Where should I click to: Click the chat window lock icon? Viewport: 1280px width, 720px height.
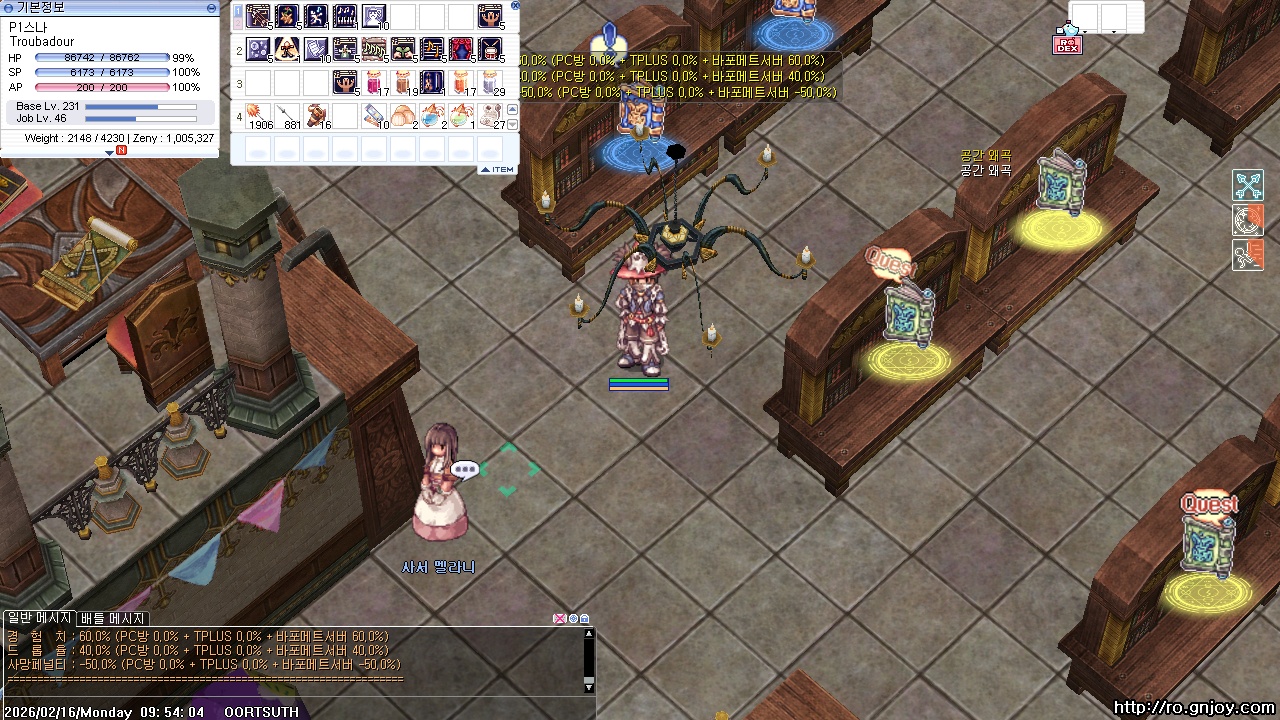pos(585,619)
